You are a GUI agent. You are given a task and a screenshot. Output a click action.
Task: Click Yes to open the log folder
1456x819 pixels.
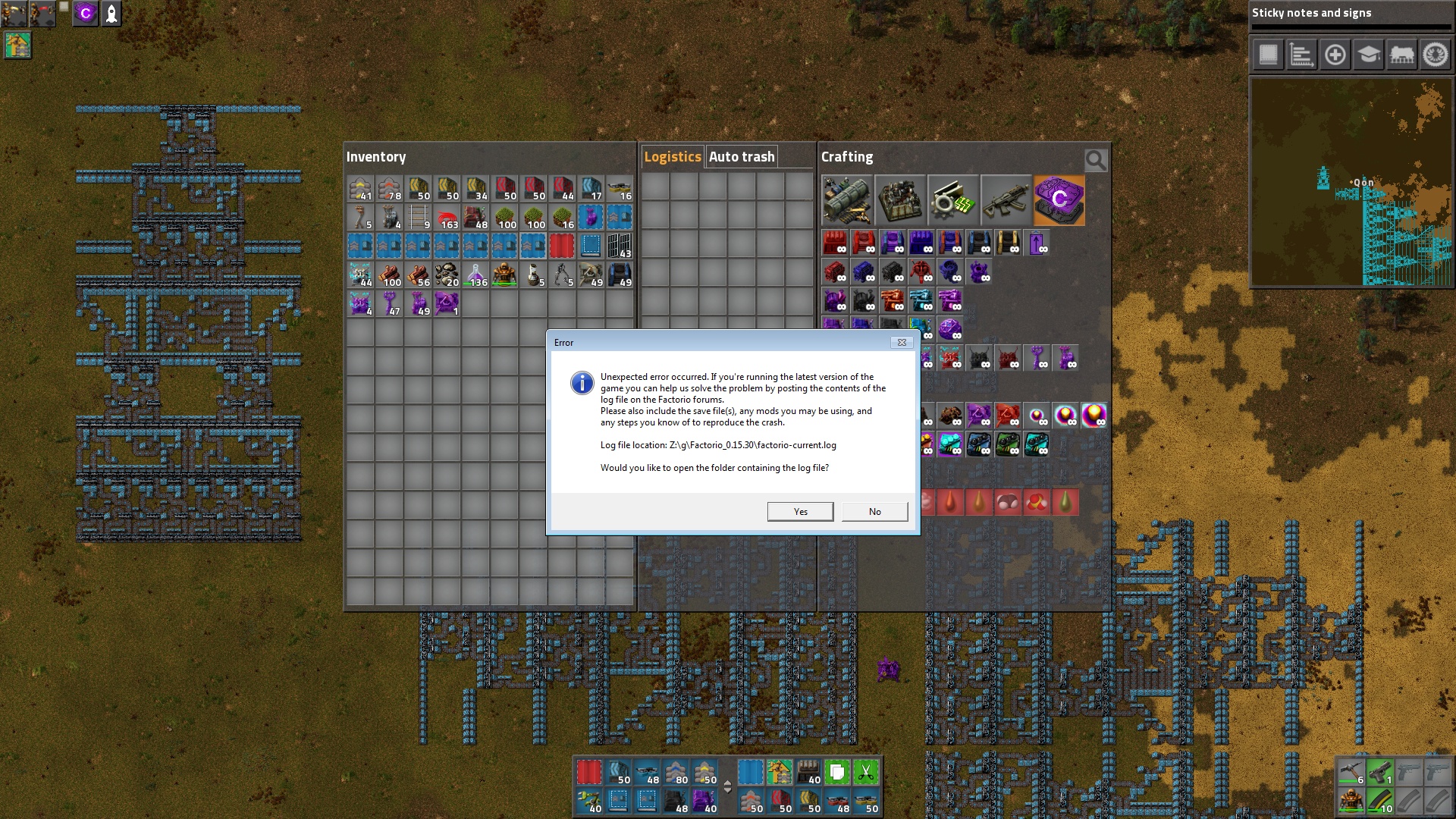pyautogui.click(x=800, y=511)
